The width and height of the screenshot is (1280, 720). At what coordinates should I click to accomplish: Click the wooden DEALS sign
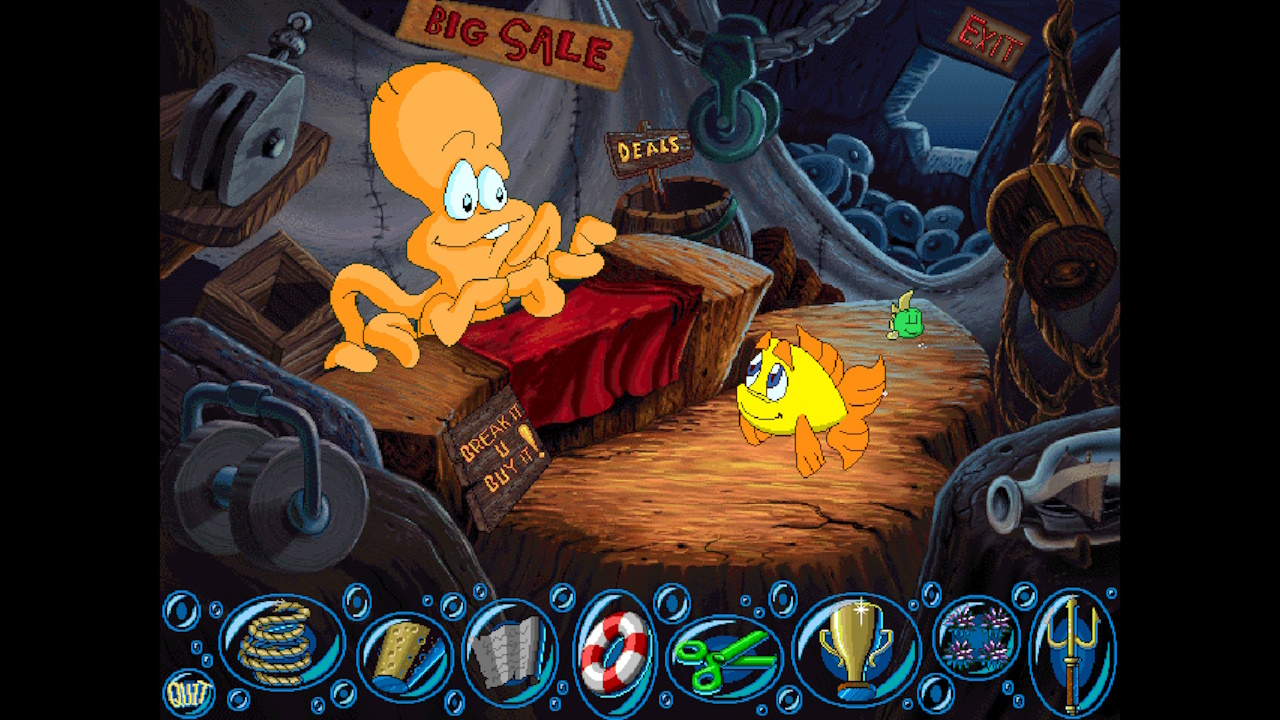tap(651, 146)
